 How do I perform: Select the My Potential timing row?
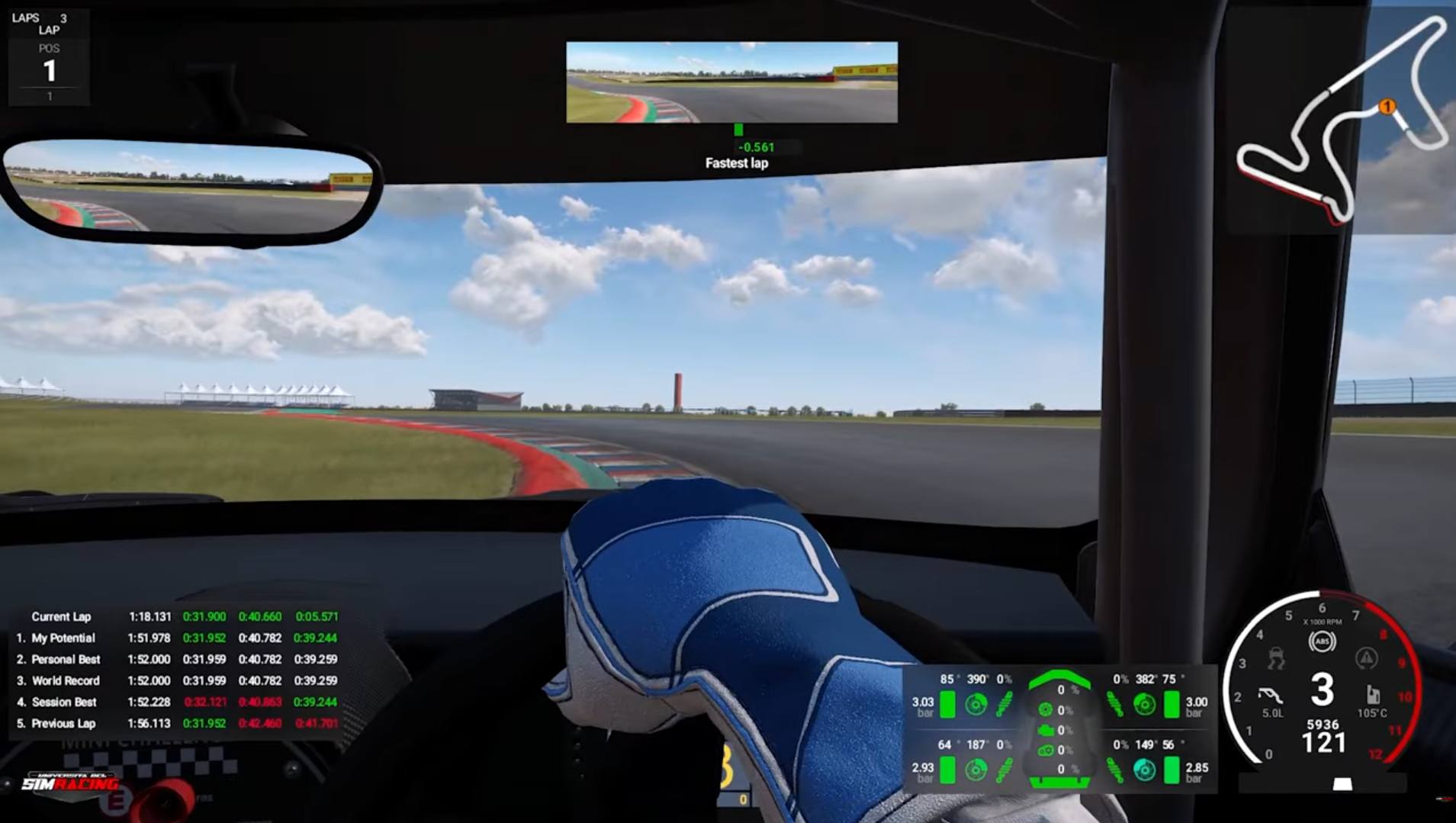coord(65,638)
